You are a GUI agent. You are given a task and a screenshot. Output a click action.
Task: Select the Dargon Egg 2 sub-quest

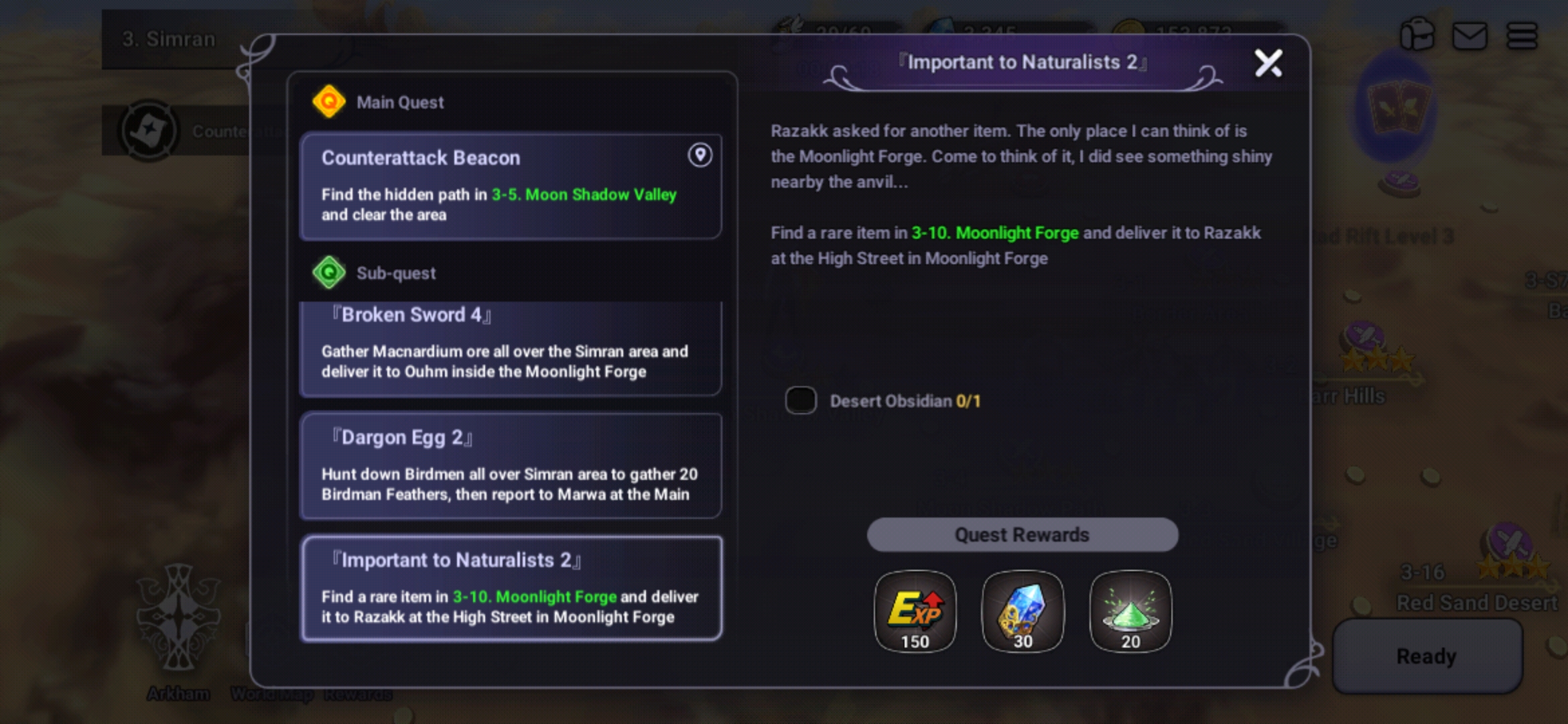pos(511,465)
